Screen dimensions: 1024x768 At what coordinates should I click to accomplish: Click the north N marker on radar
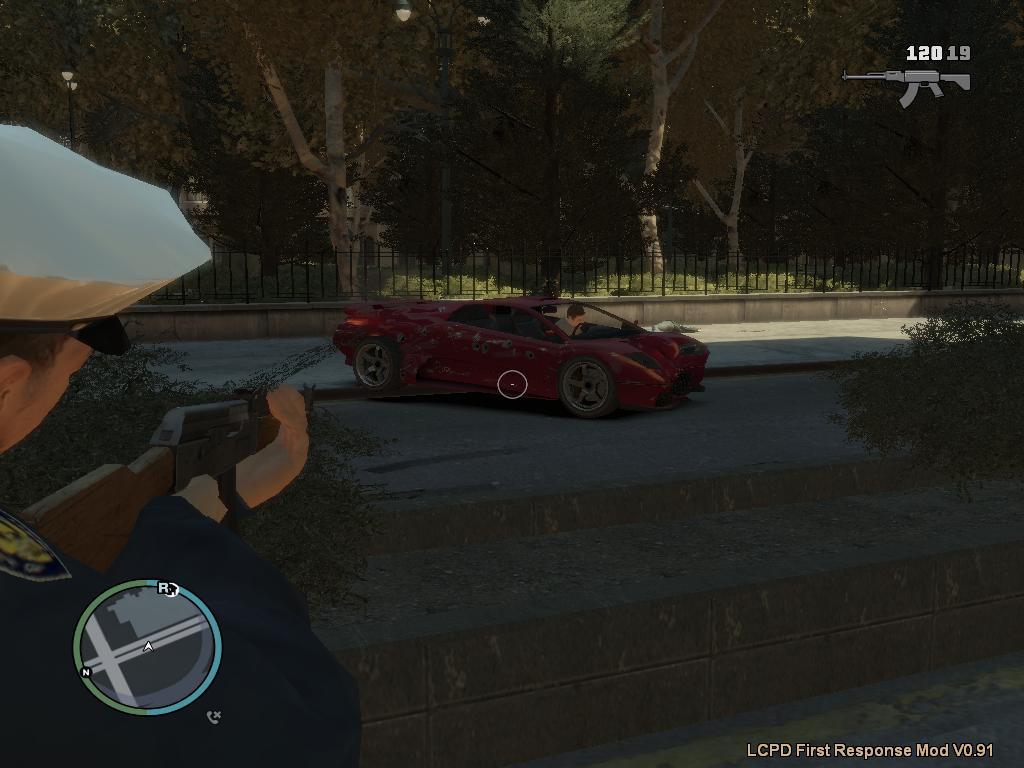tap(86, 672)
